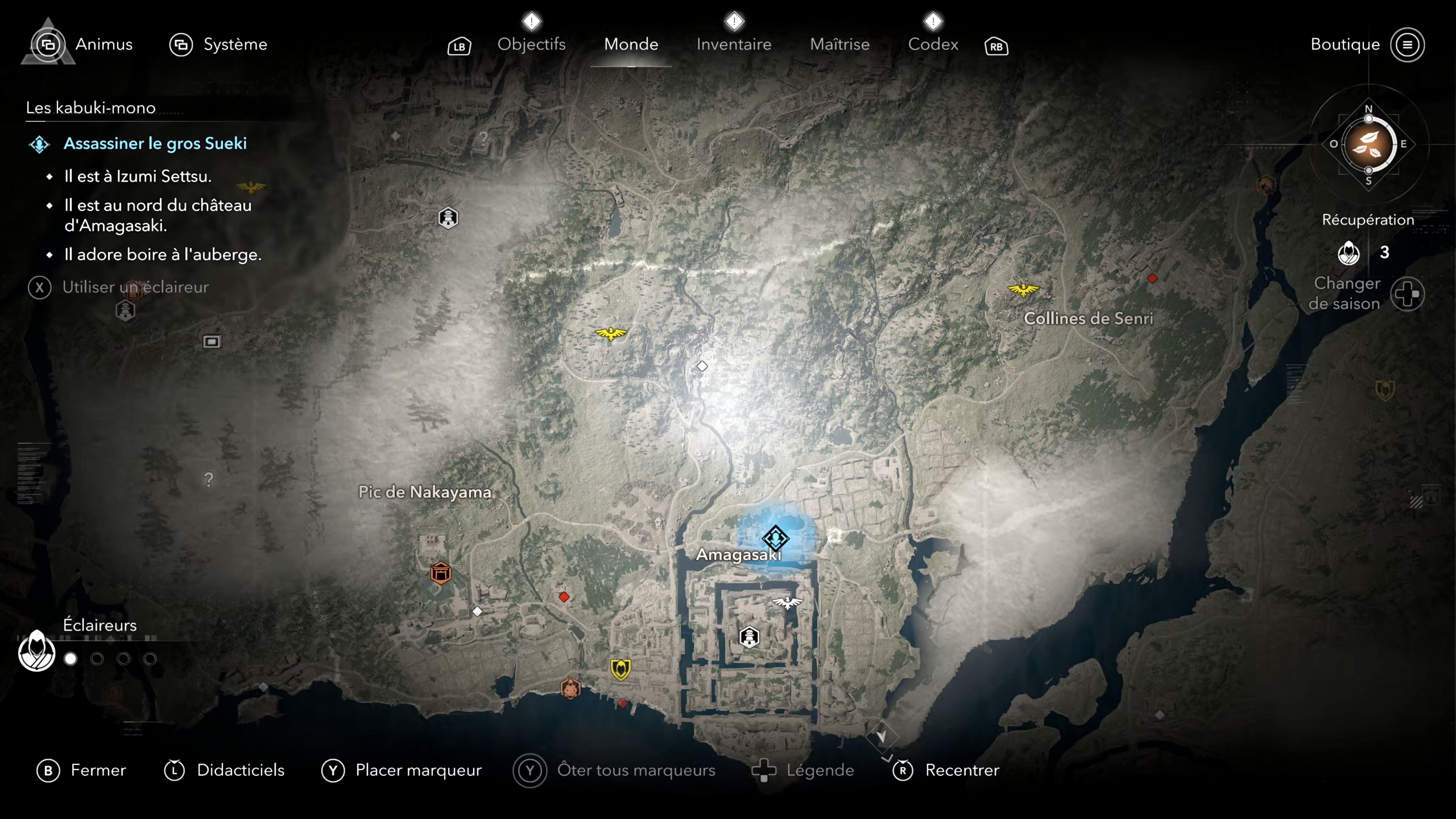
Task: Click the yellow eagle viewpoint near Collines de Senri
Action: [1023, 290]
